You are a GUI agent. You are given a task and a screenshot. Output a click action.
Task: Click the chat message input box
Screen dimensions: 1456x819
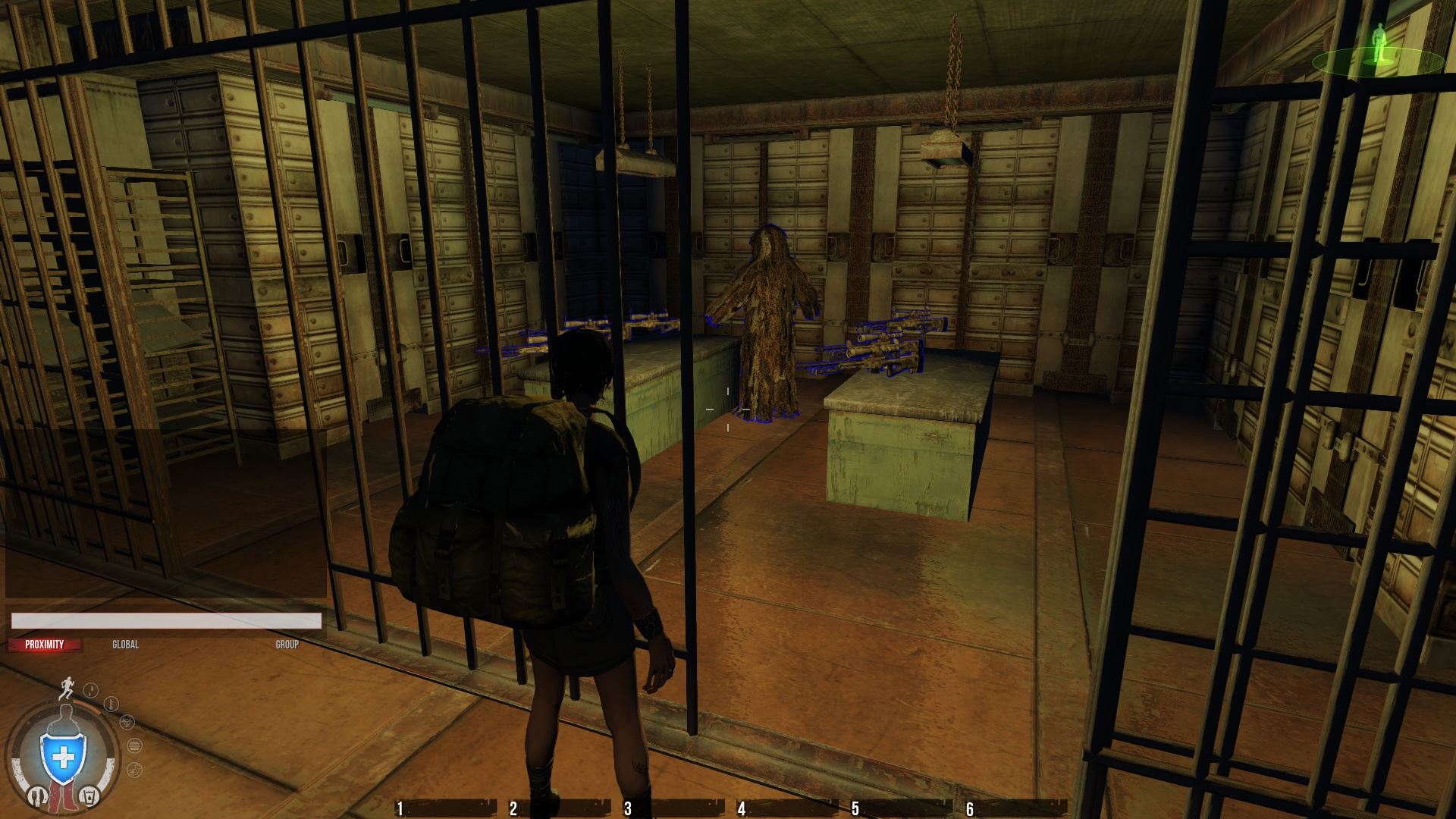(x=166, y=621)
